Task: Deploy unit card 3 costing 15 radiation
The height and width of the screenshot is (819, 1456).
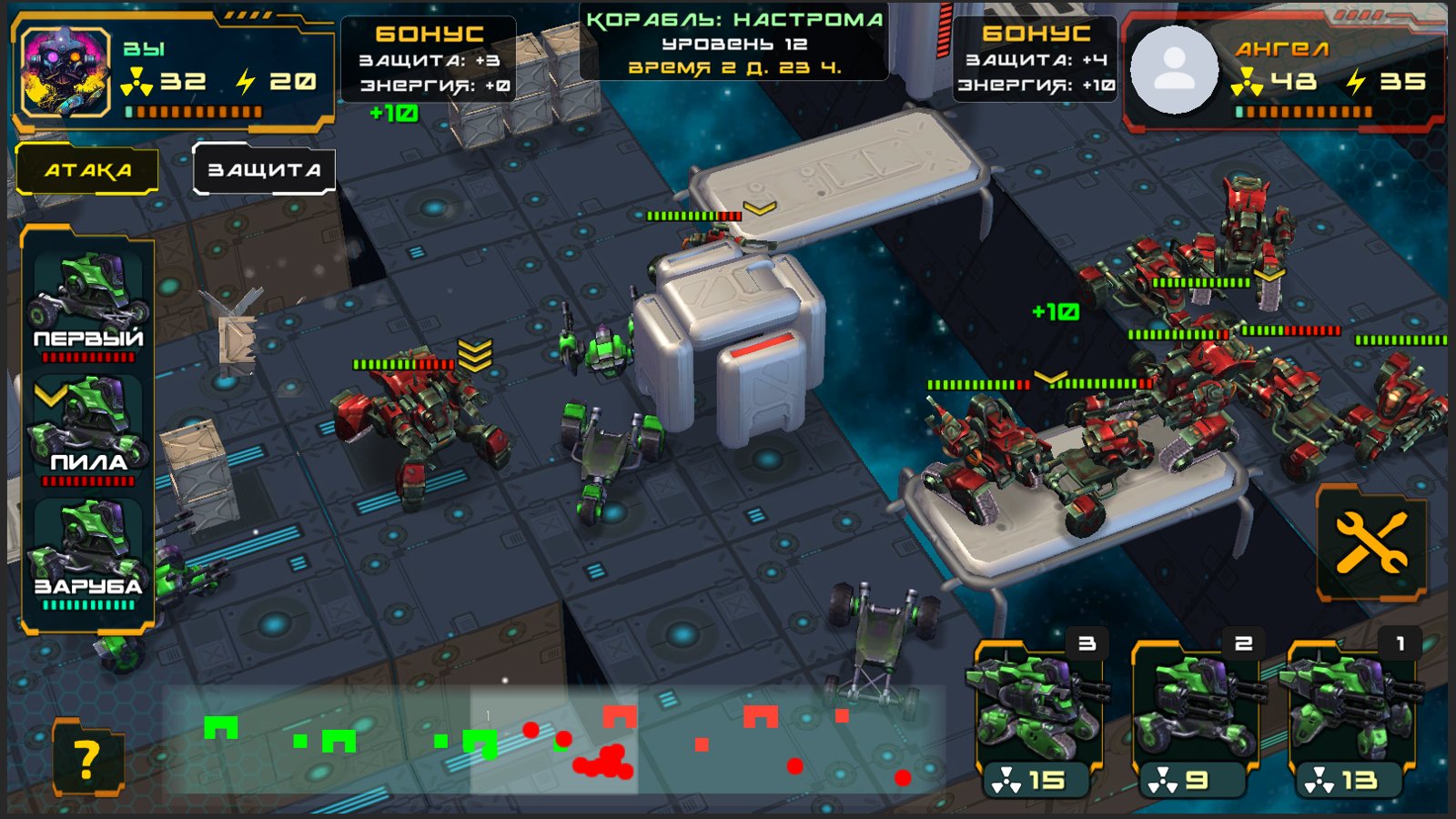Action: pos(1039,710)
